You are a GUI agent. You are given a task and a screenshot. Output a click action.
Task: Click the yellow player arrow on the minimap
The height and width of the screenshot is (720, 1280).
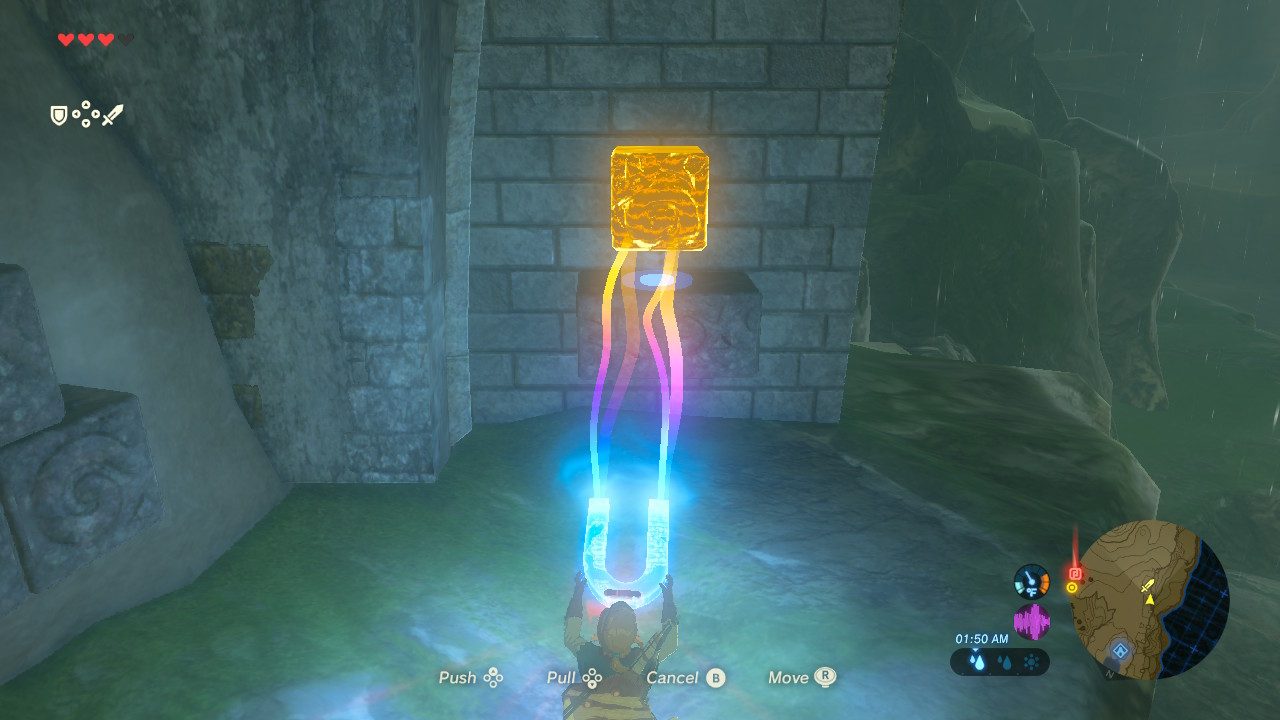tap(1150, 600)
